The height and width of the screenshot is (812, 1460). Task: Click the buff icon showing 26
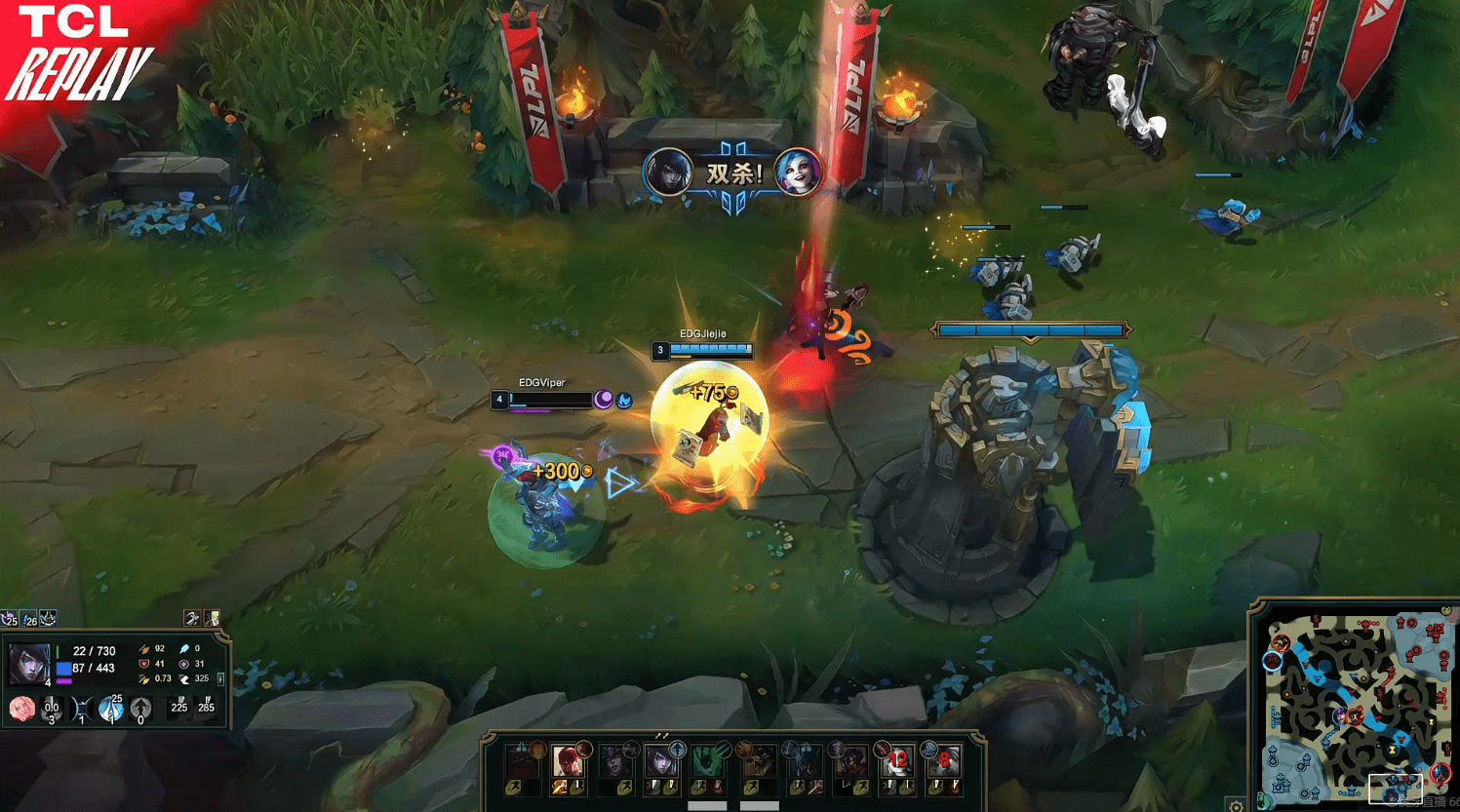click(29, 619)
